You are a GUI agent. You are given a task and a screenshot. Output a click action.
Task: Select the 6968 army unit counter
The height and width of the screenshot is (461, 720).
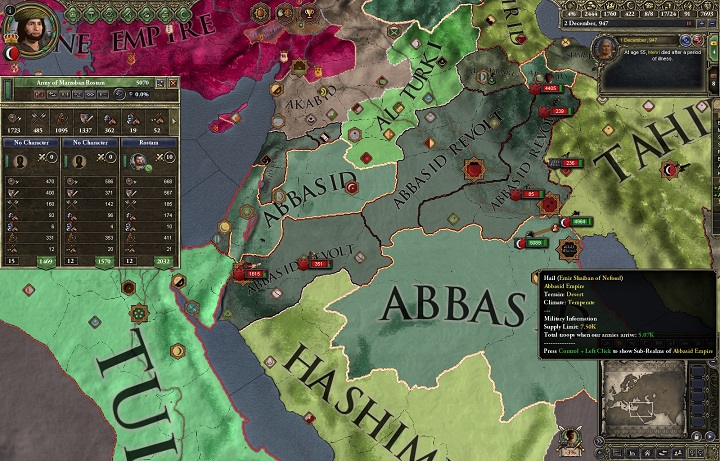click(x=534, y=243)
